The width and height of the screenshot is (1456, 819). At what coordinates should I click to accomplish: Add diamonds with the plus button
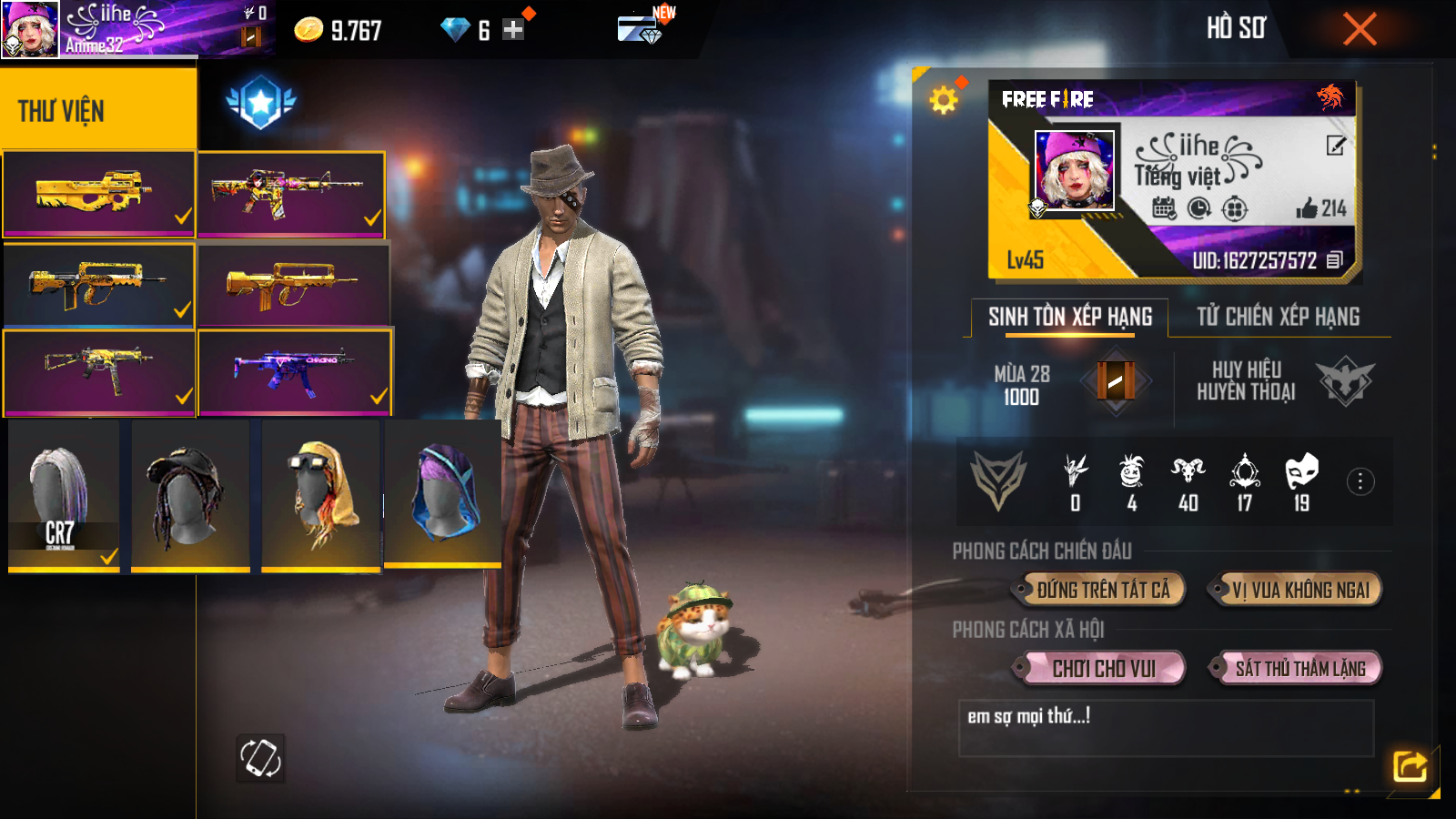(x=513, y=30)
